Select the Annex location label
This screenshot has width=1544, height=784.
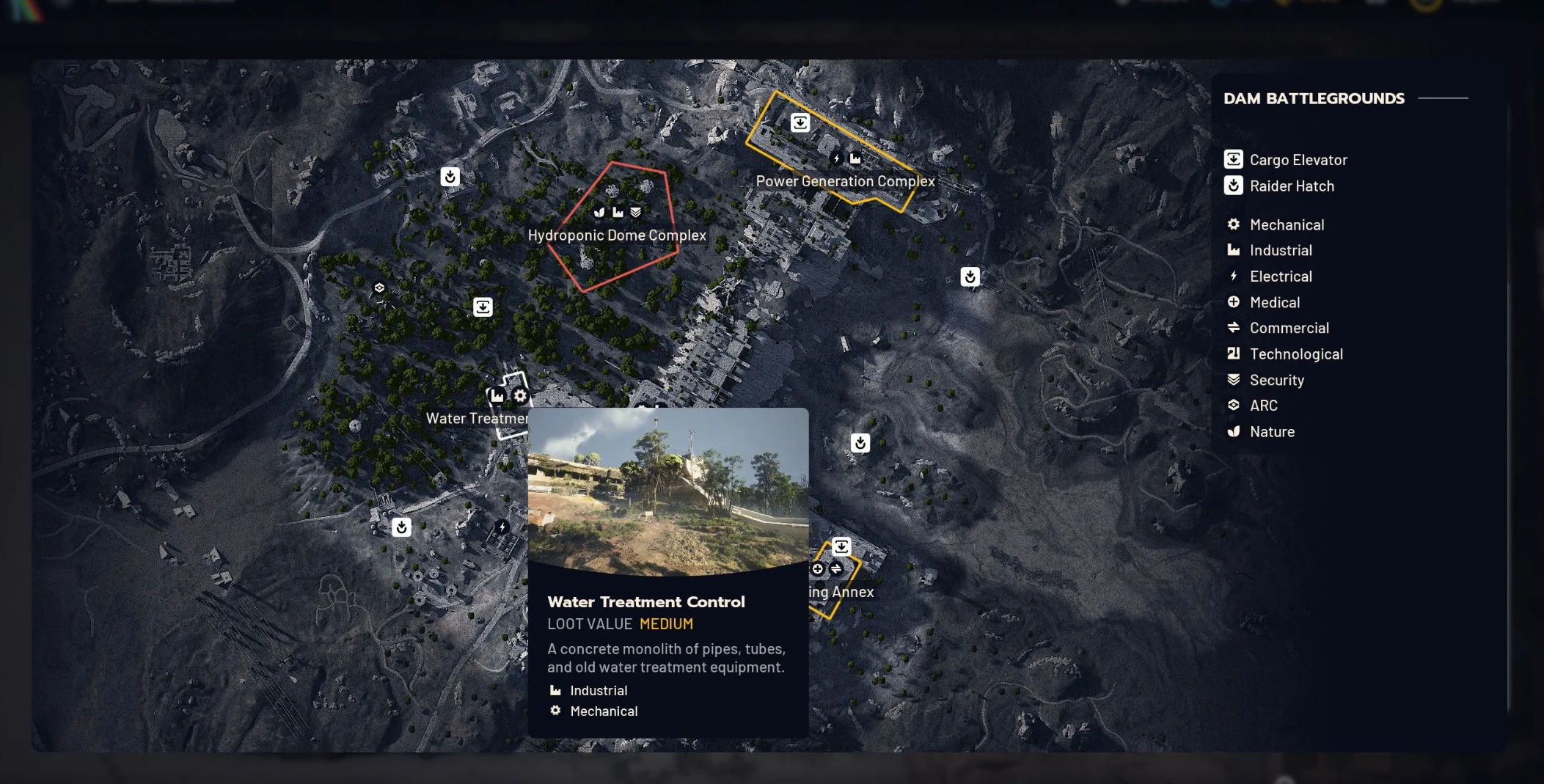click(x=841, y=592)
